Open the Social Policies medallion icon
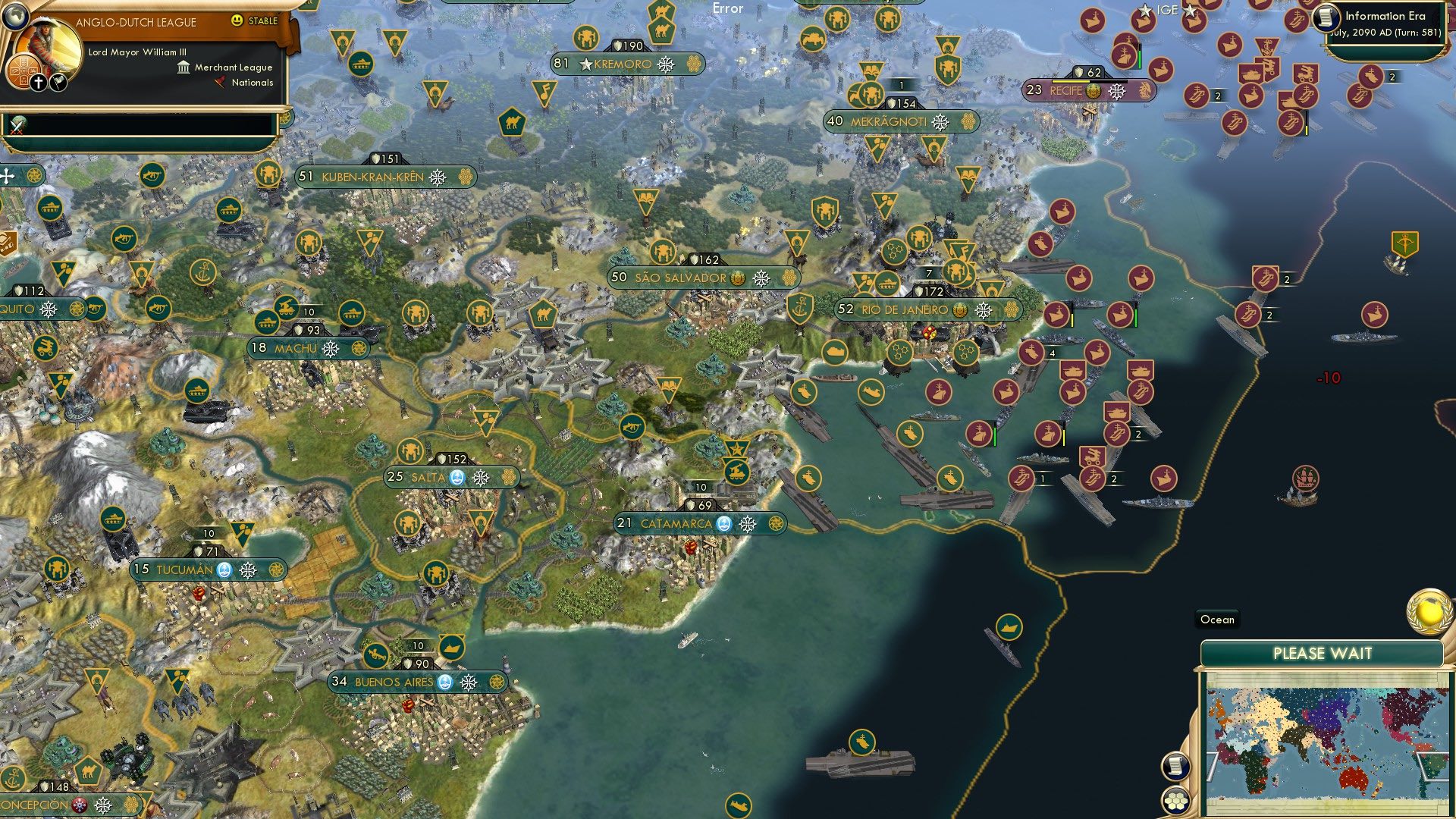The height and width of the screenshot is (819, 1456). click(24, 72)
